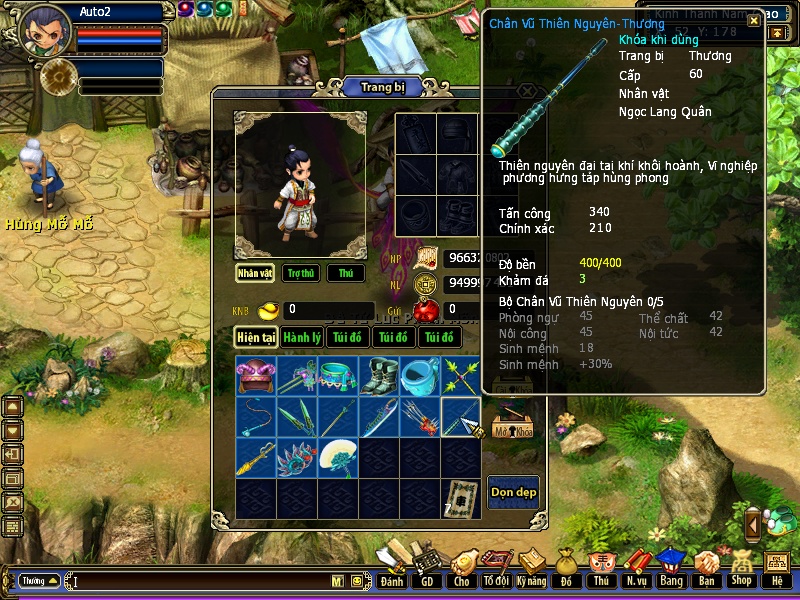Screen dimensions: 800x600
Task: Switch to the Hành lý tab
Action: click(x=301, y=337)
